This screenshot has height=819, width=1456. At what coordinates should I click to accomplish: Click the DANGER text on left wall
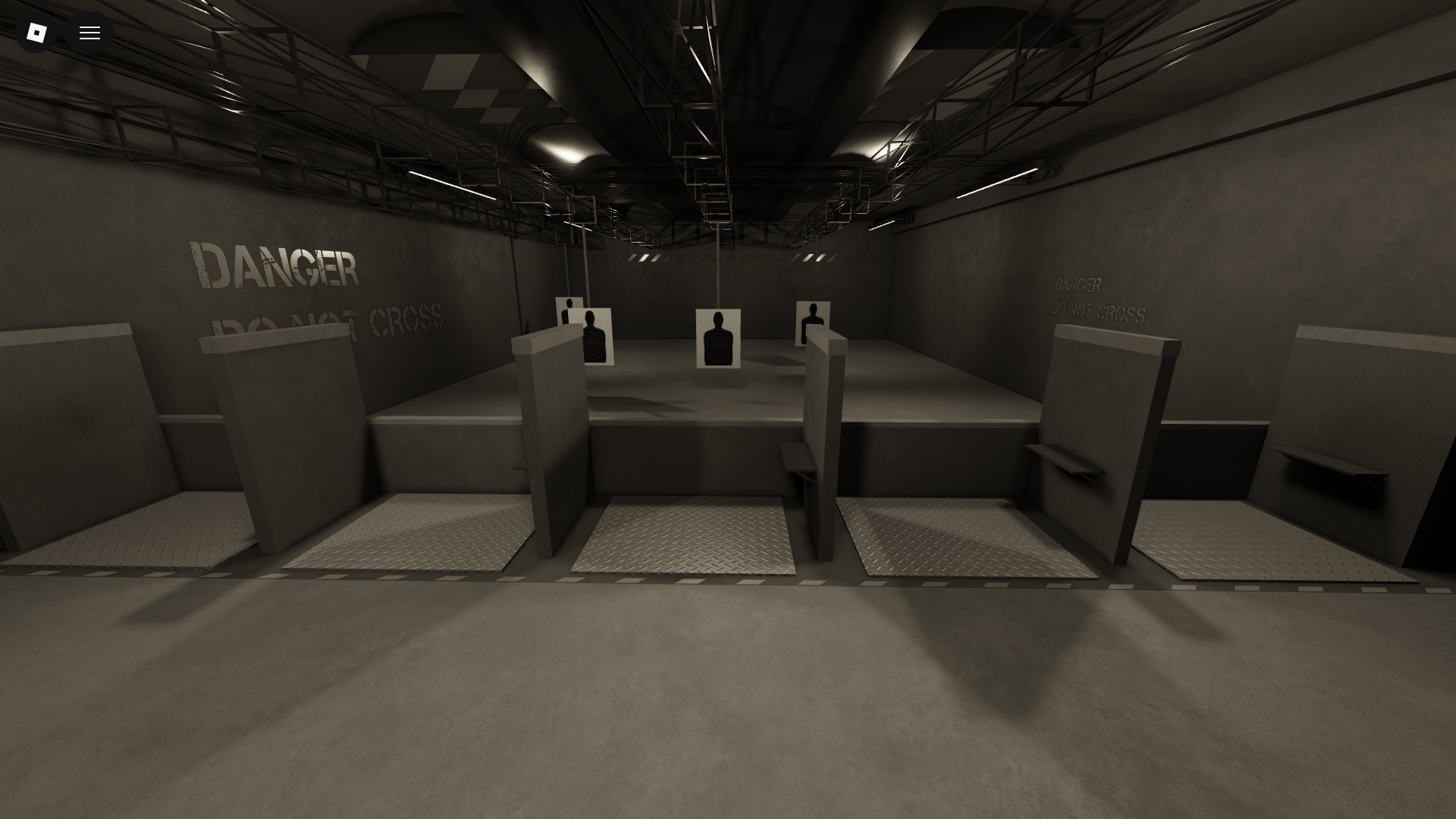coord(275,264)
